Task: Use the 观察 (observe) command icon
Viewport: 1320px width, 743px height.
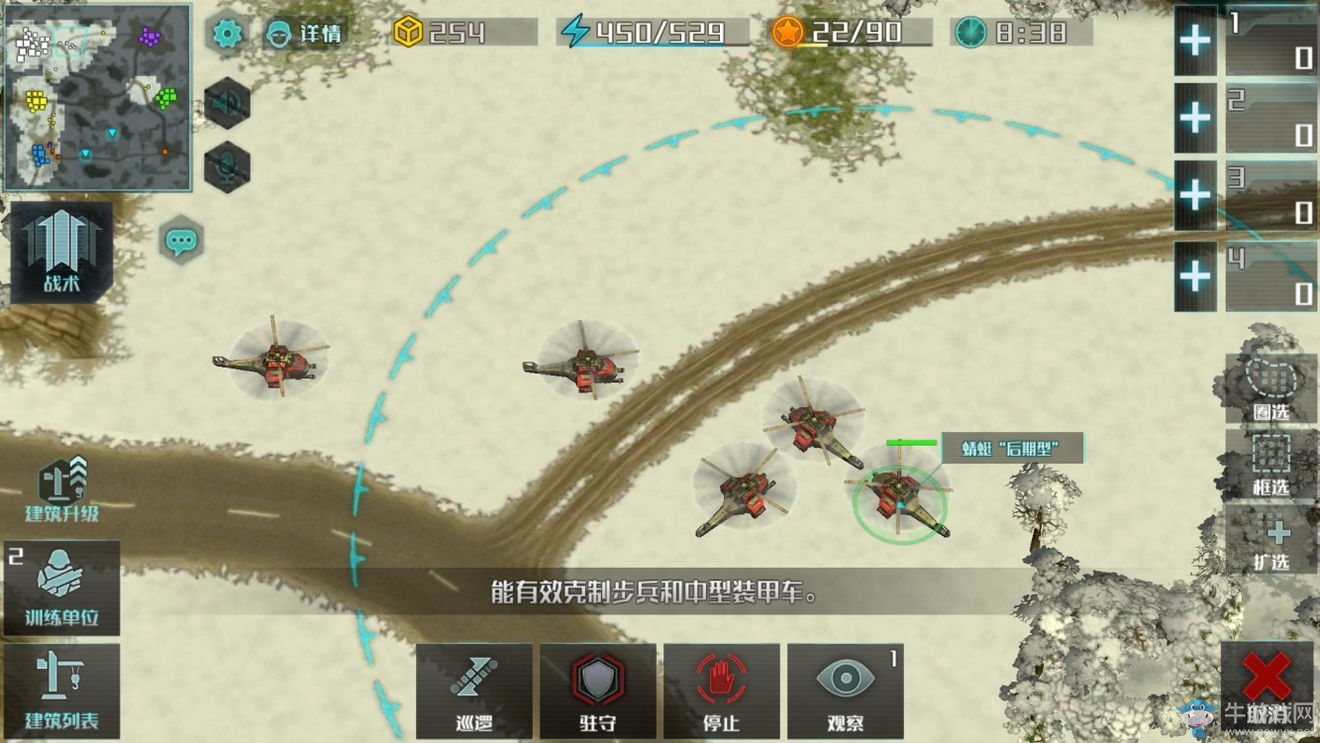Action: [x=845, y=690]
